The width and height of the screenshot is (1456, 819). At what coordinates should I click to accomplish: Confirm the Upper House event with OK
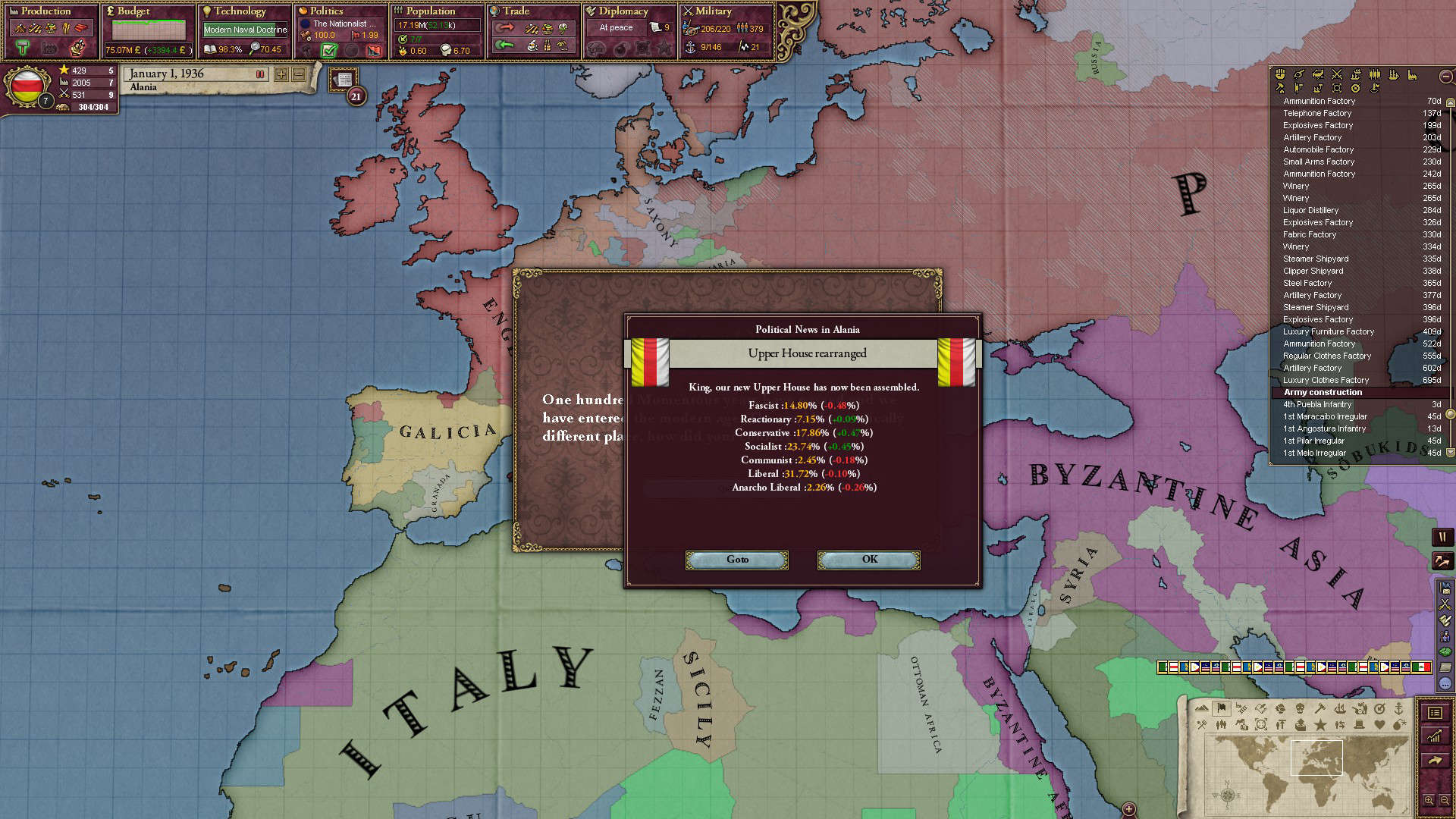(x=868, y=560)
